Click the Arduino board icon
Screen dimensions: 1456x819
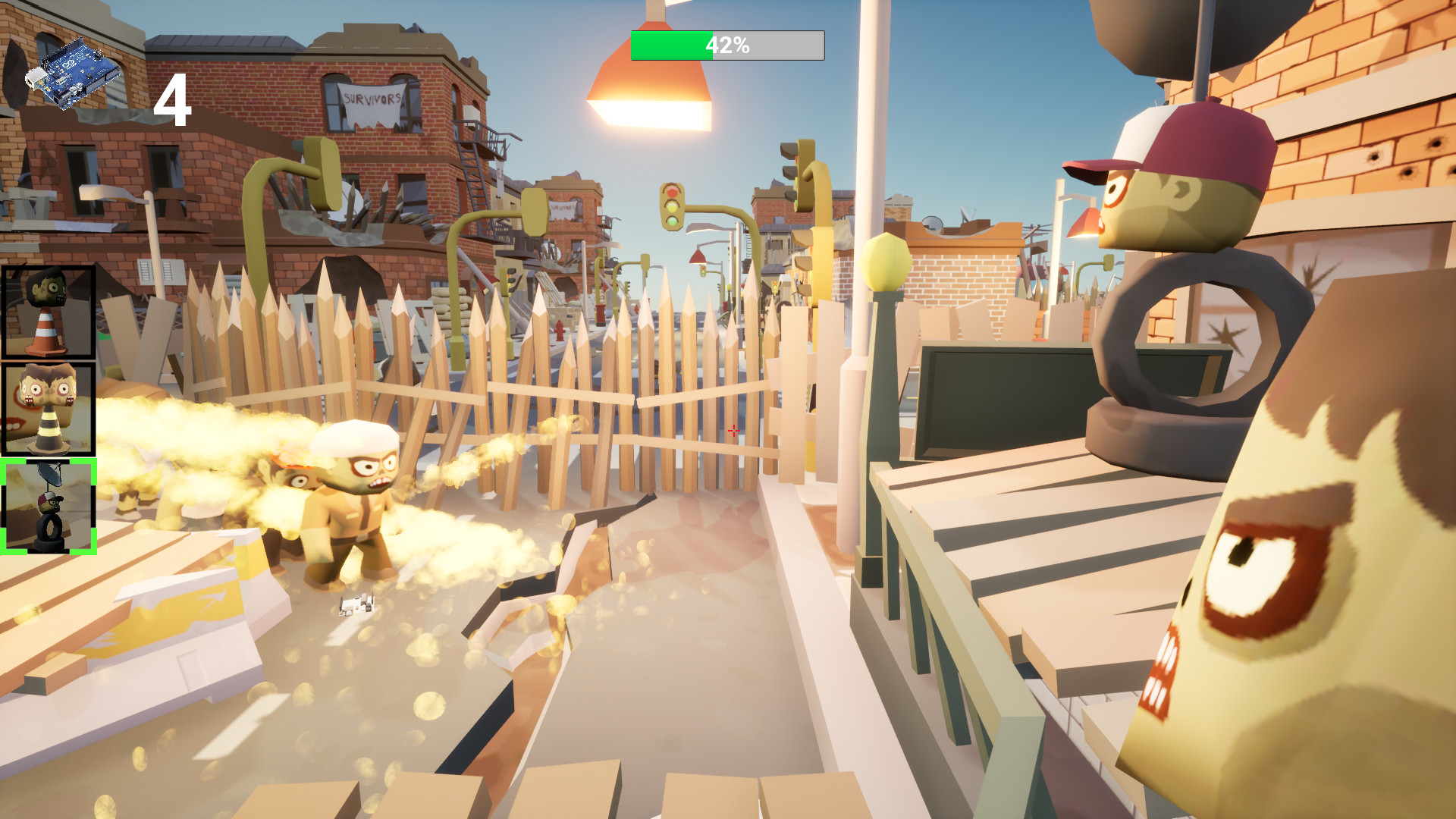(x=76, y=72)
